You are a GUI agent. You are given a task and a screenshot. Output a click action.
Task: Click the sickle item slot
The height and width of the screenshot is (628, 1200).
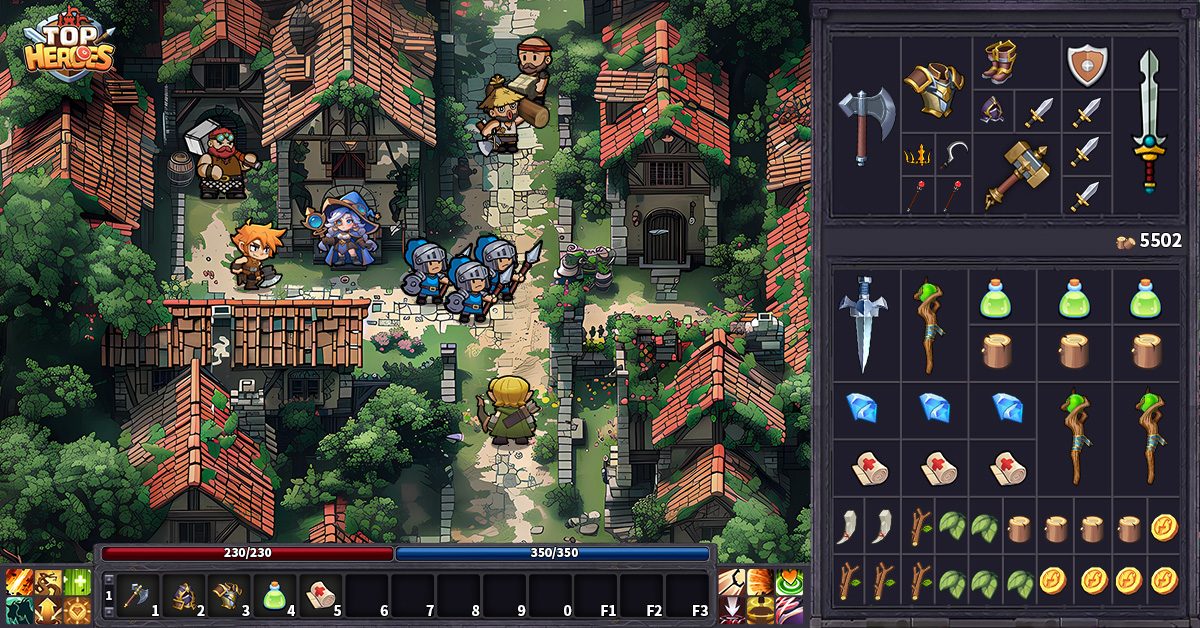point(953,156)
